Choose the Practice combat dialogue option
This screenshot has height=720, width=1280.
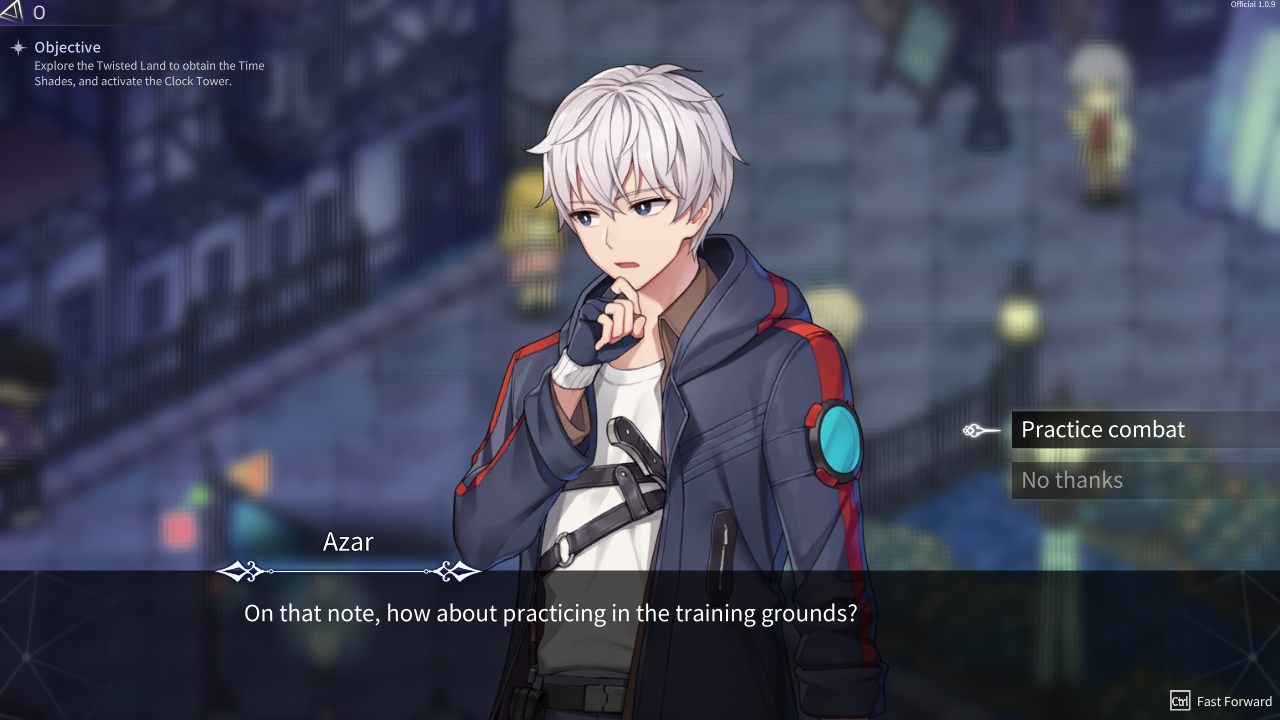pos(1103,430)
